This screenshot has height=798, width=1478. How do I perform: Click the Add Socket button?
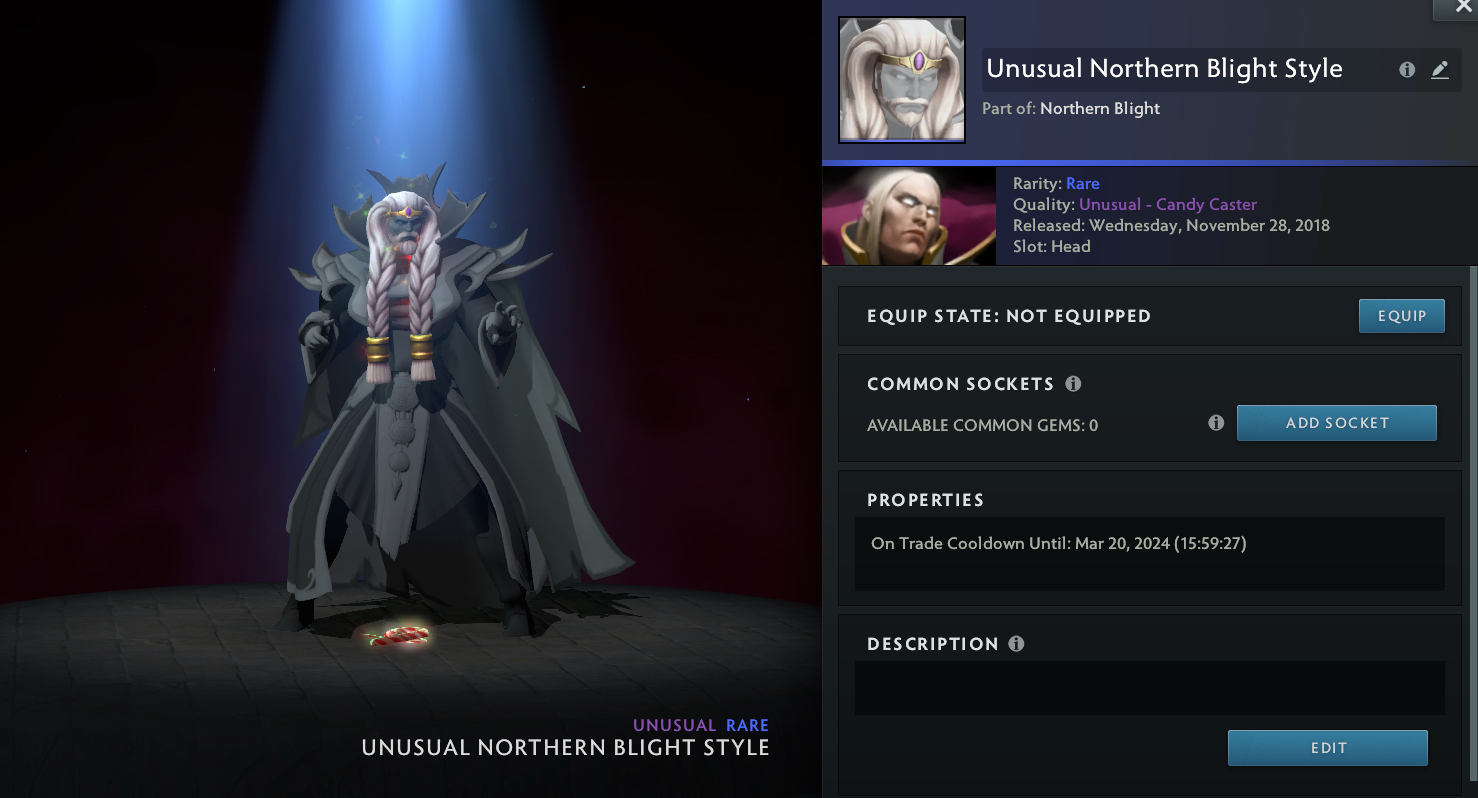click(1336, 423)
